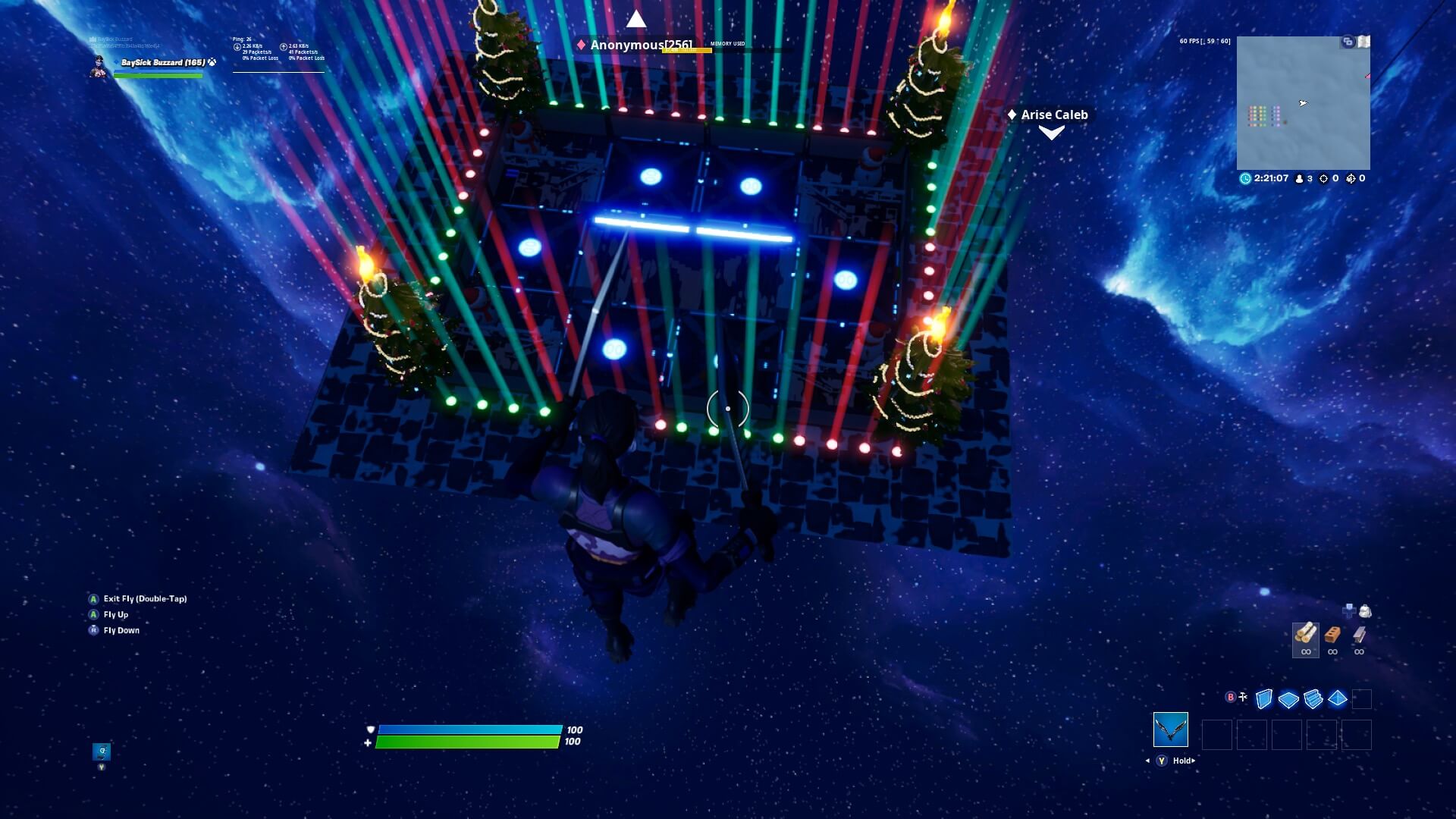Image resolution: width=1456 pixels, height=819 pixels.
Task: Click the backpack icon above the materials
Action: pyautogui.click(x=1365, y=610)
